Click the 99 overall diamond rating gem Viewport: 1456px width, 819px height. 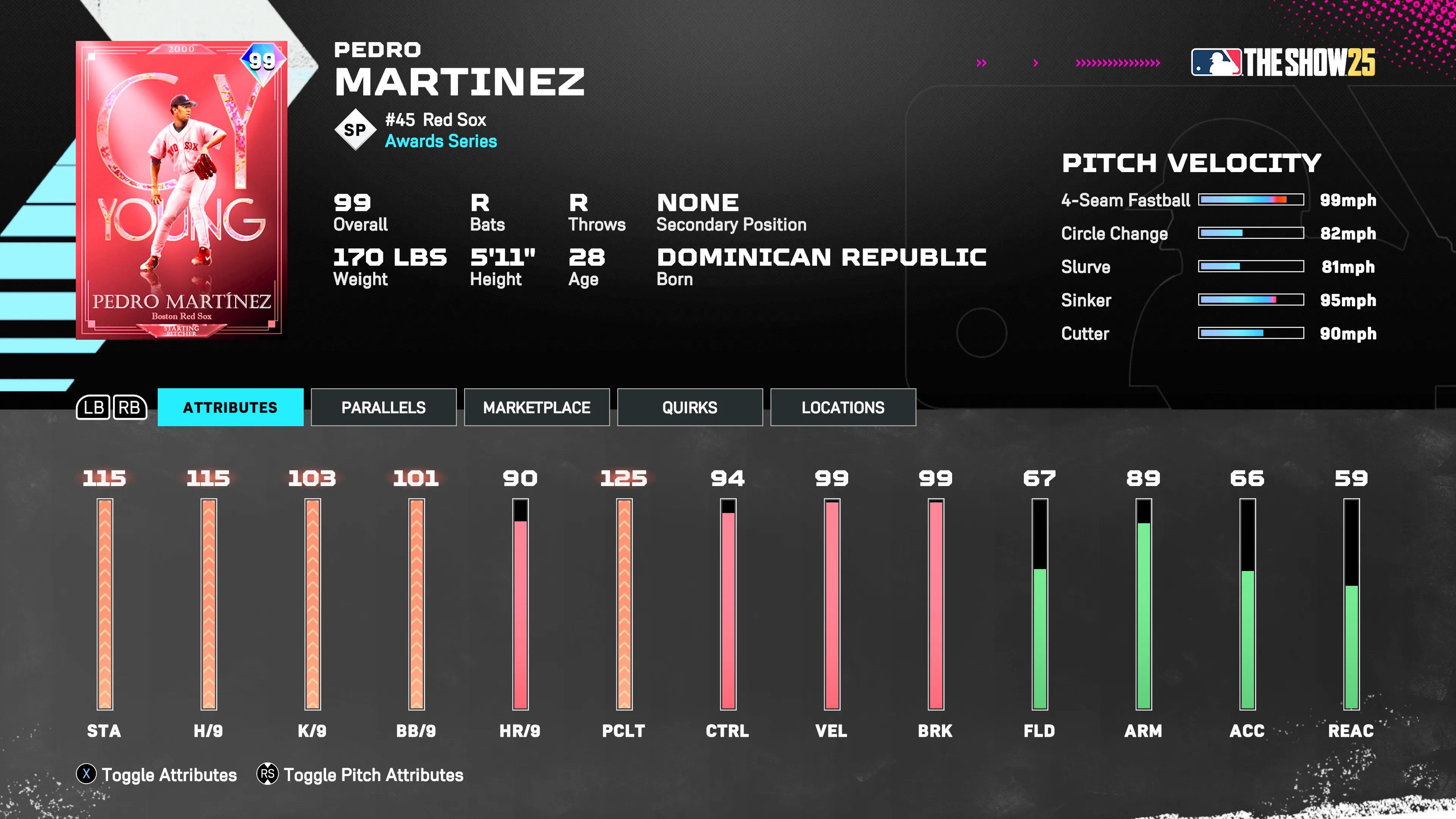point(263,60)
